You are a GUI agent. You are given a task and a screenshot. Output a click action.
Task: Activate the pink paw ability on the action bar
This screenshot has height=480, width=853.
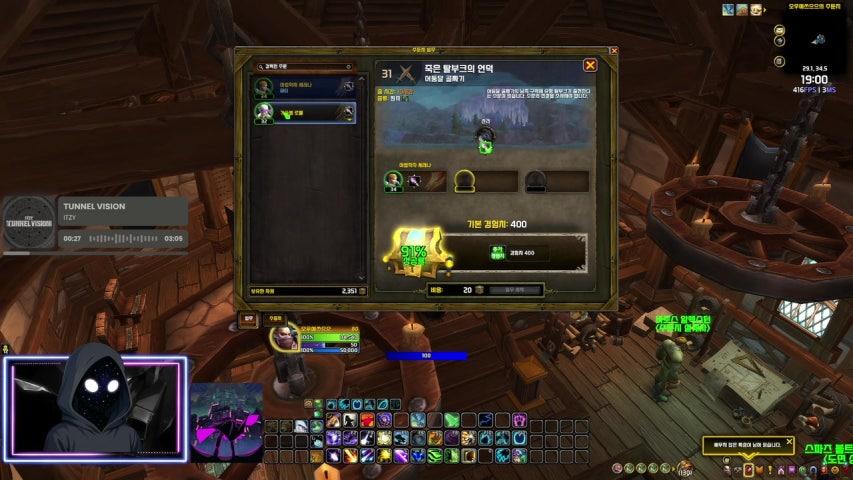519,420
